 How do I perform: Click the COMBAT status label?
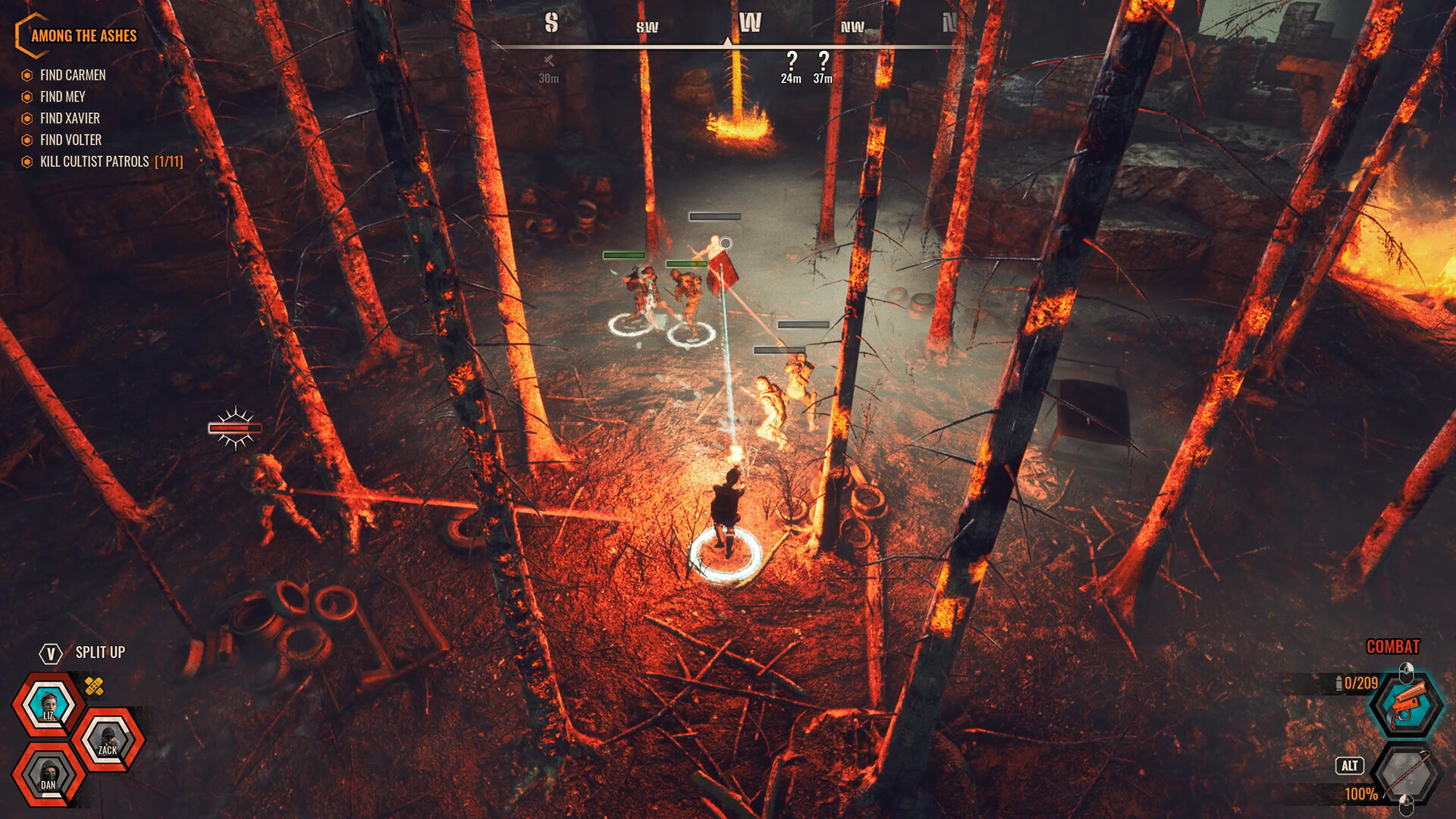[x=1392, y=648]
